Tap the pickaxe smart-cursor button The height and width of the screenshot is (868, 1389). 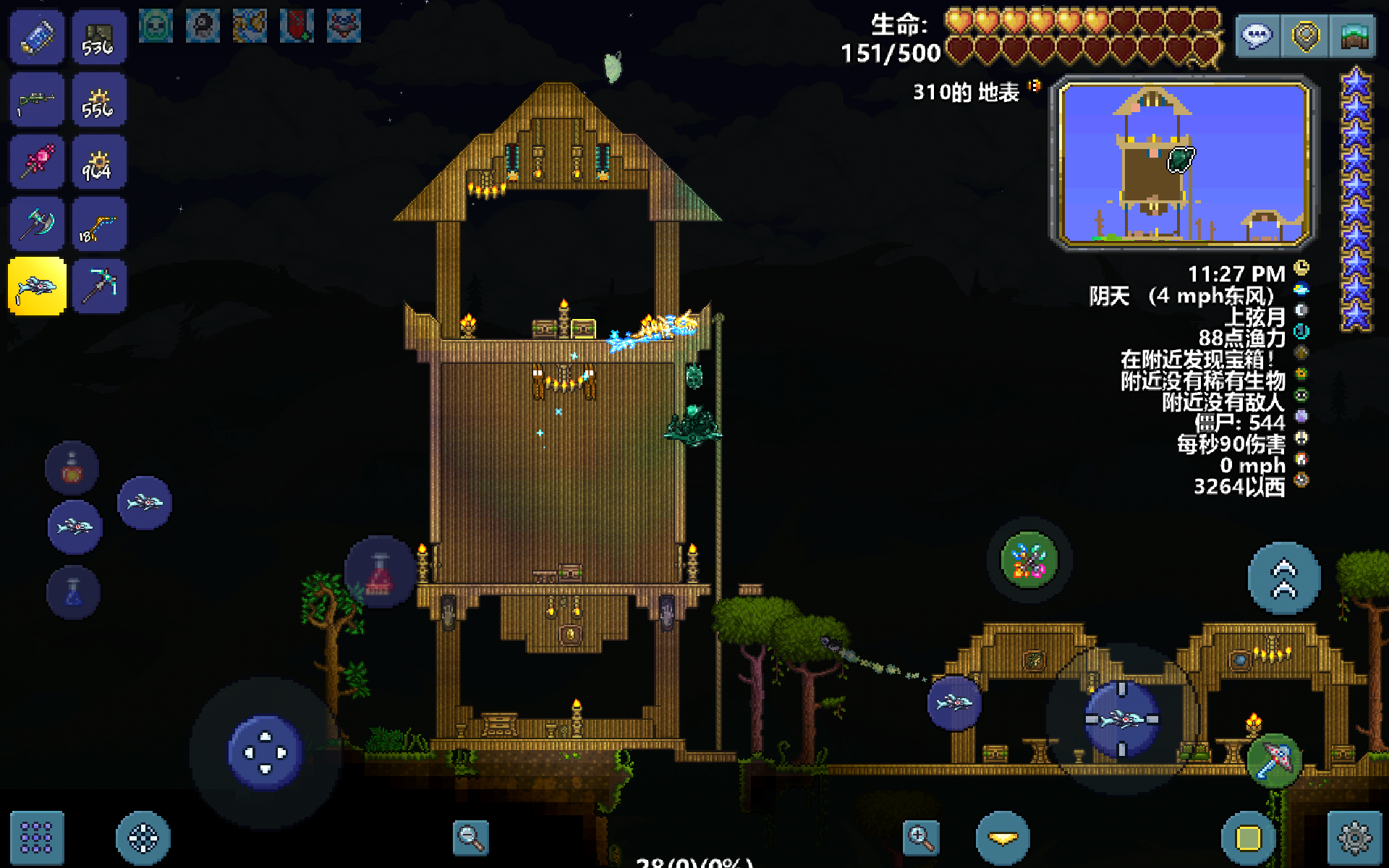click(x=1273, y=759)
